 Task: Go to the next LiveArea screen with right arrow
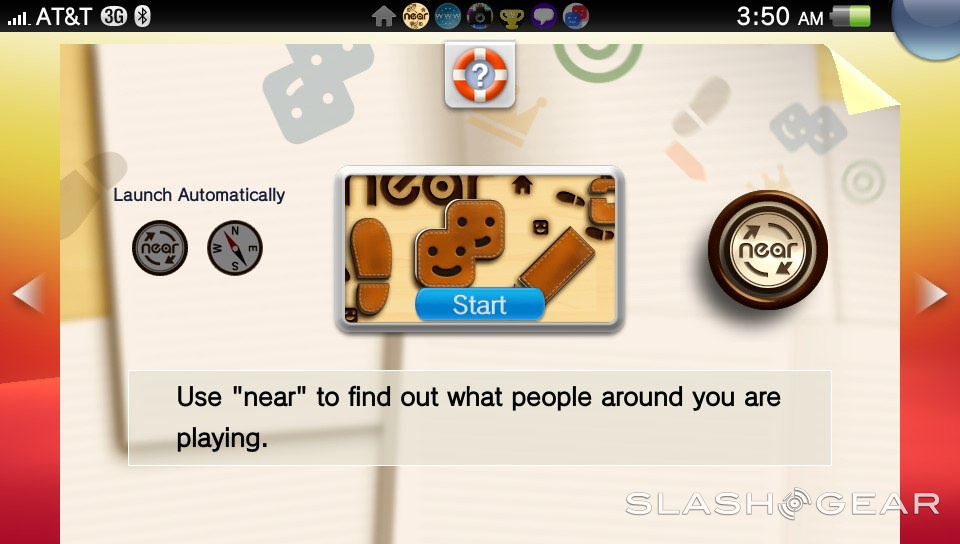pyautogui.click(x=932, y=294)
